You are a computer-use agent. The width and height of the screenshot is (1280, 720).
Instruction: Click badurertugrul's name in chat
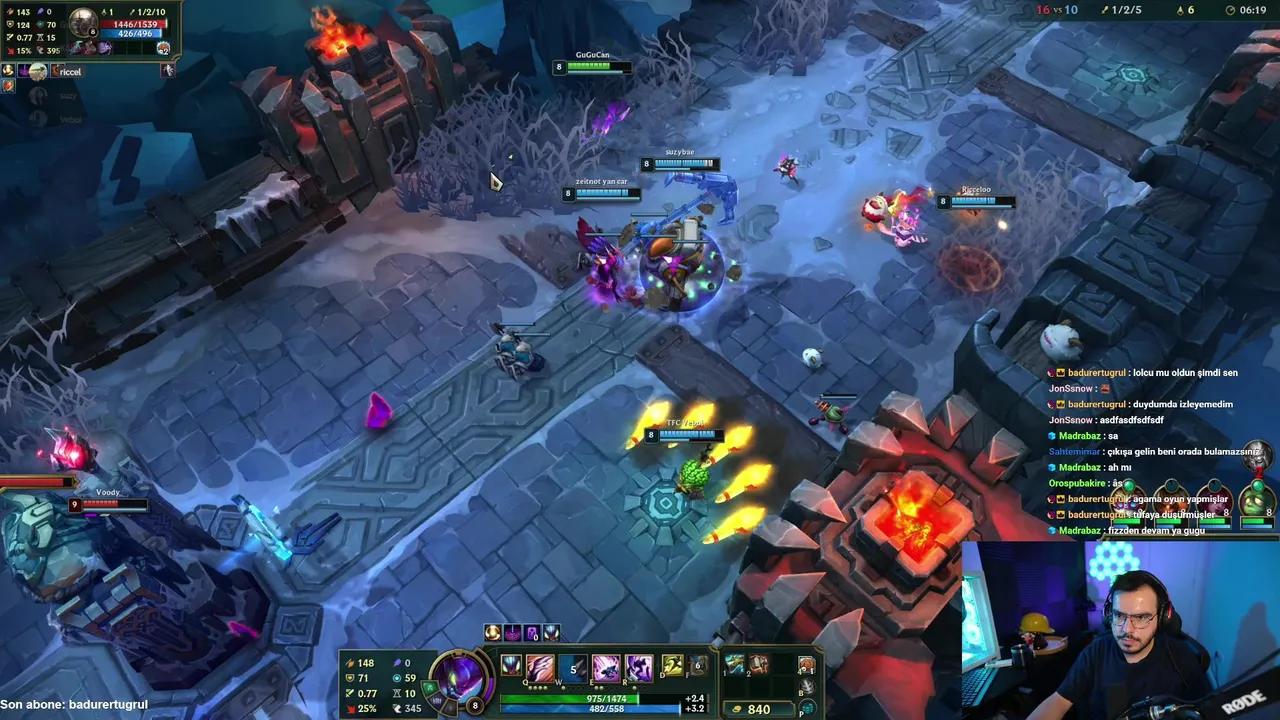tap(1097, 372)
